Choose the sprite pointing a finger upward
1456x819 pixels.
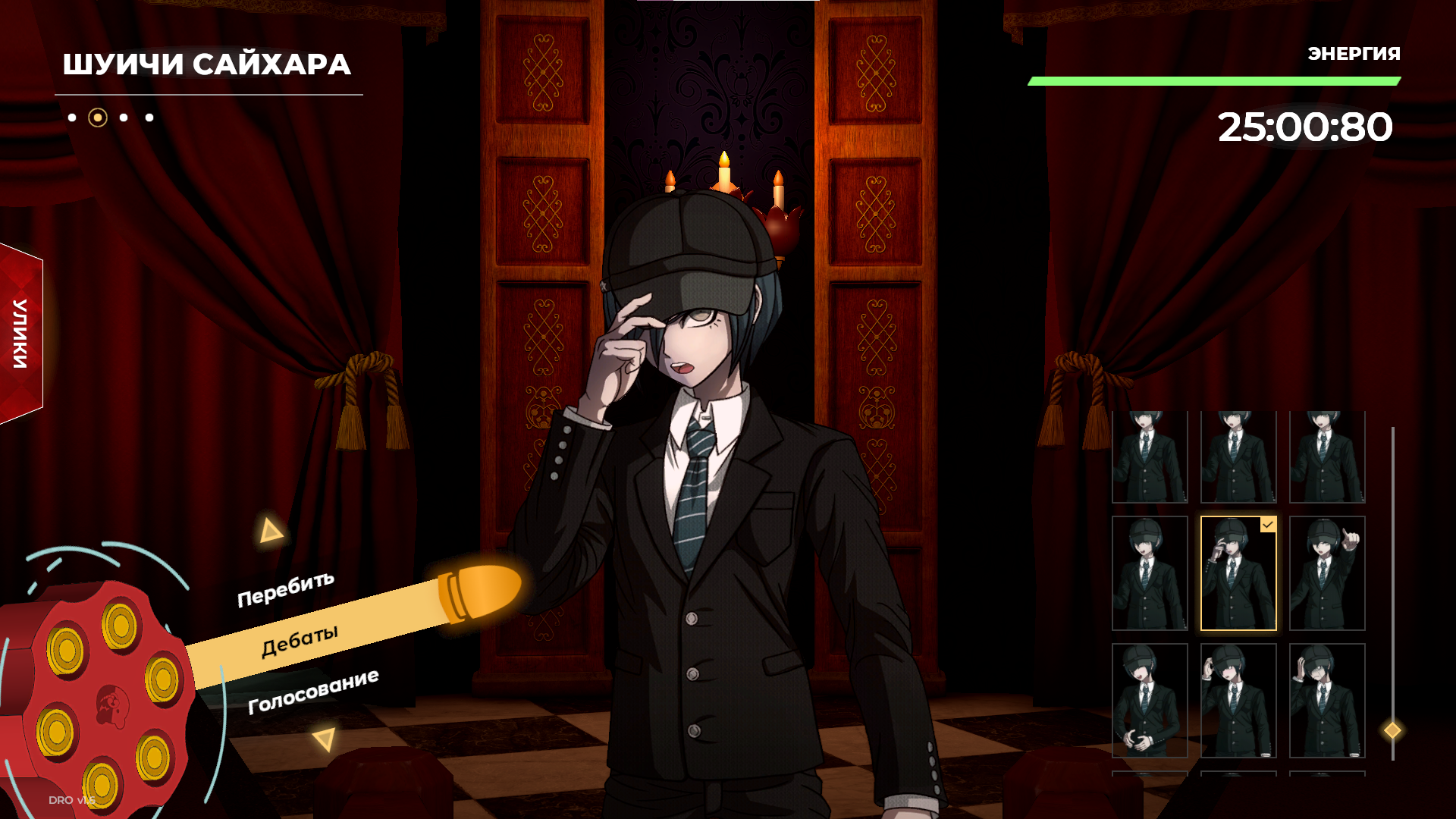1327,573
